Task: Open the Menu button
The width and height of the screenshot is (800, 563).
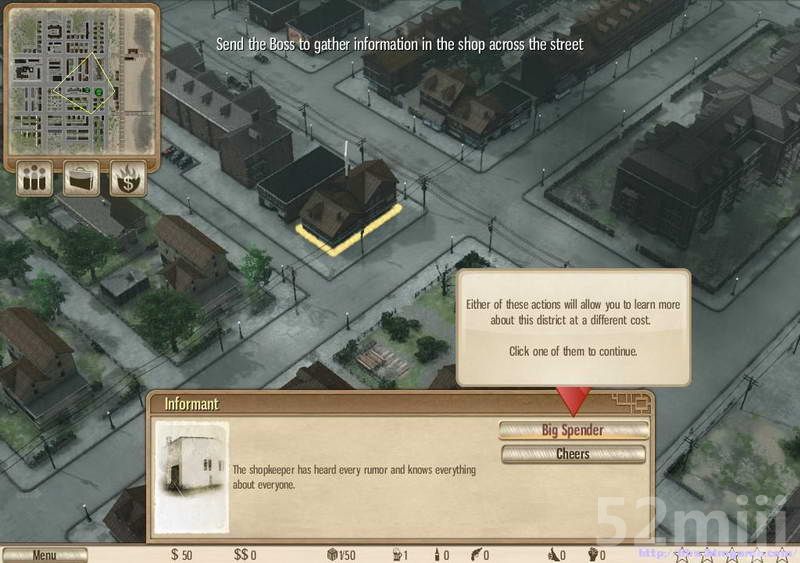Action: 44,555
